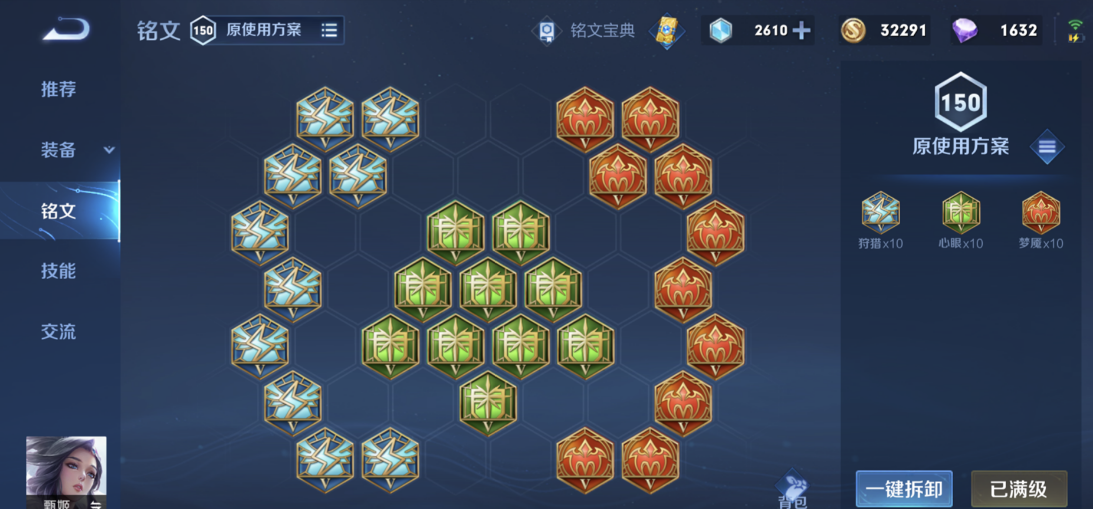This screenshot has height=509, width=1093.
Task: Add more blue diamond currency with plus
Action: pos(801,31)
